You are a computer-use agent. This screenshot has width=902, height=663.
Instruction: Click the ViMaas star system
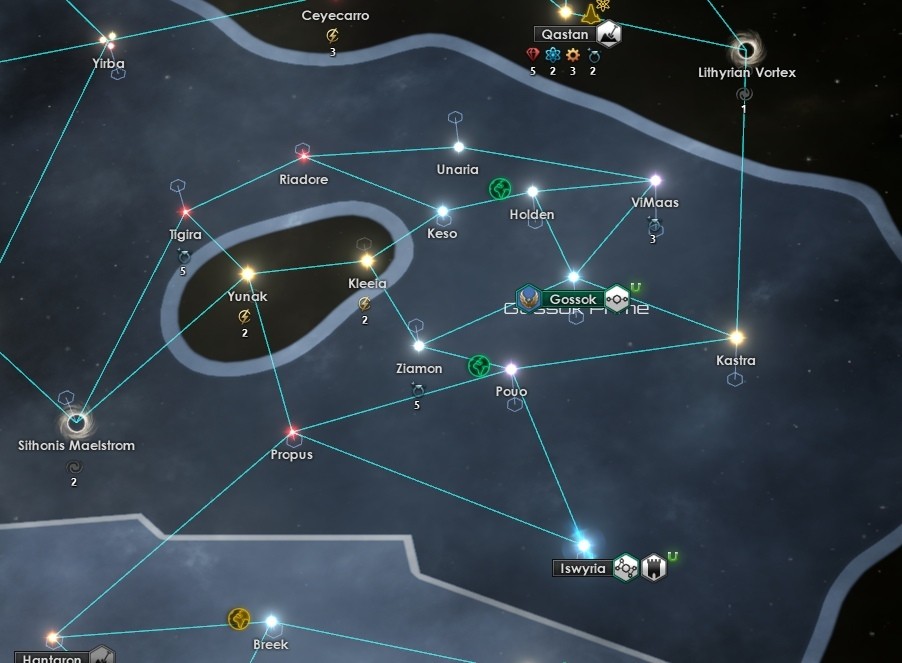[x=655, y=181]
